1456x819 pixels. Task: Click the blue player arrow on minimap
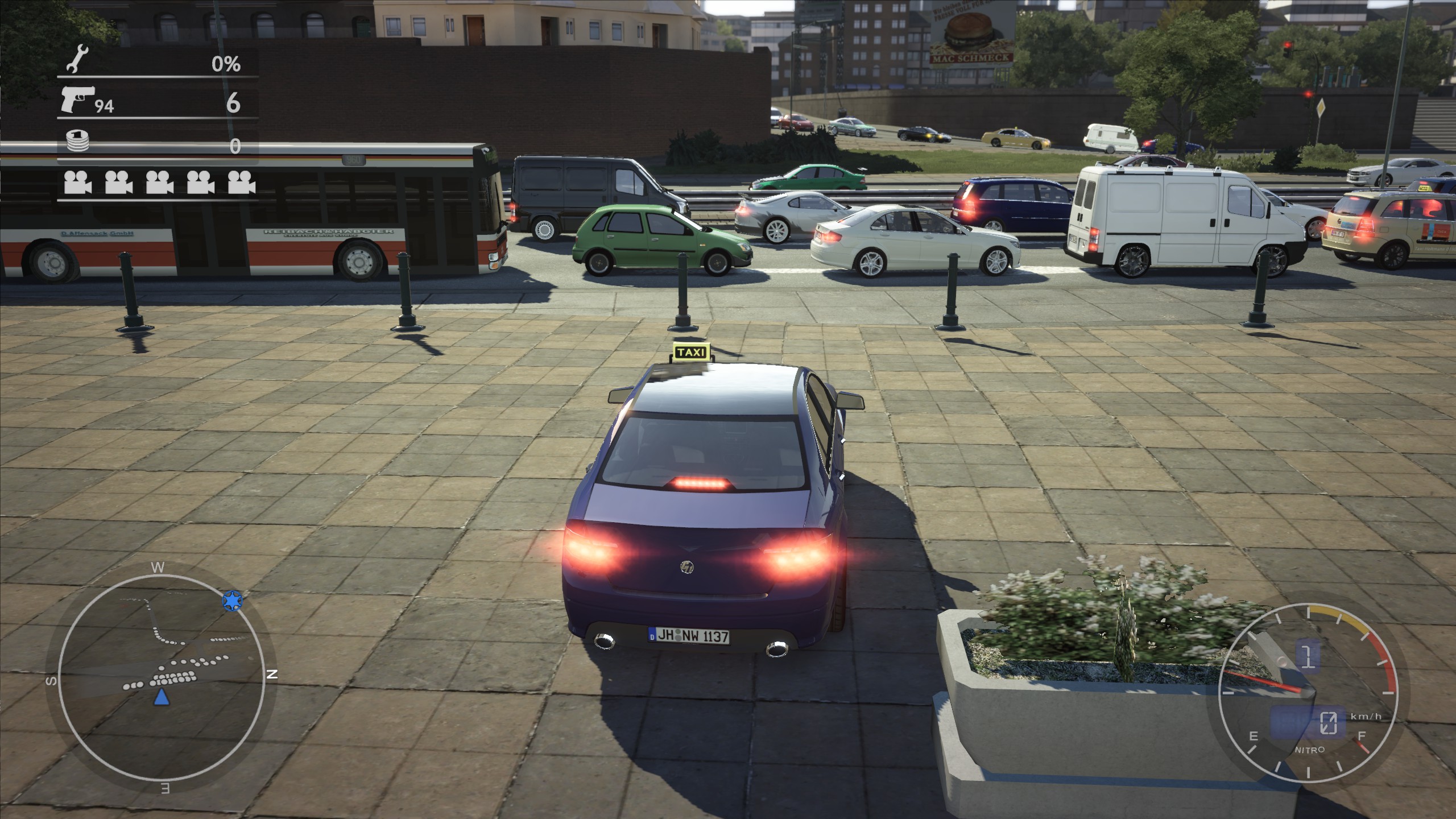(x=162, y=697)
